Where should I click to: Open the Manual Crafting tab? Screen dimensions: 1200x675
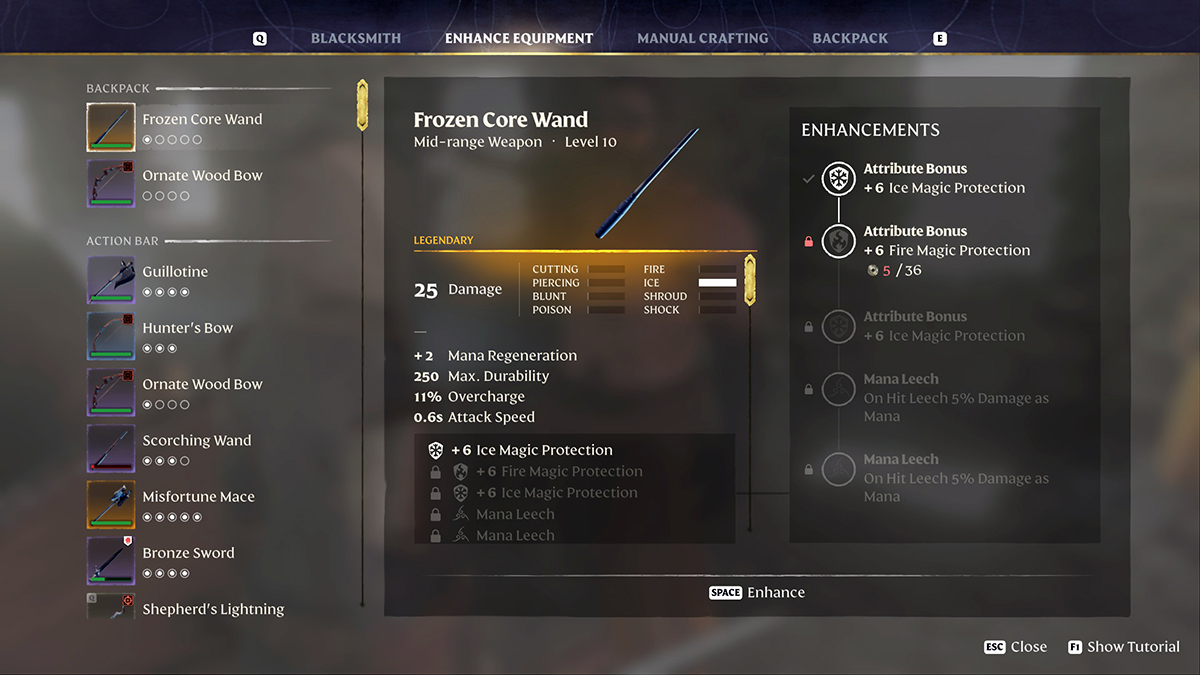[x=702, y=38]
